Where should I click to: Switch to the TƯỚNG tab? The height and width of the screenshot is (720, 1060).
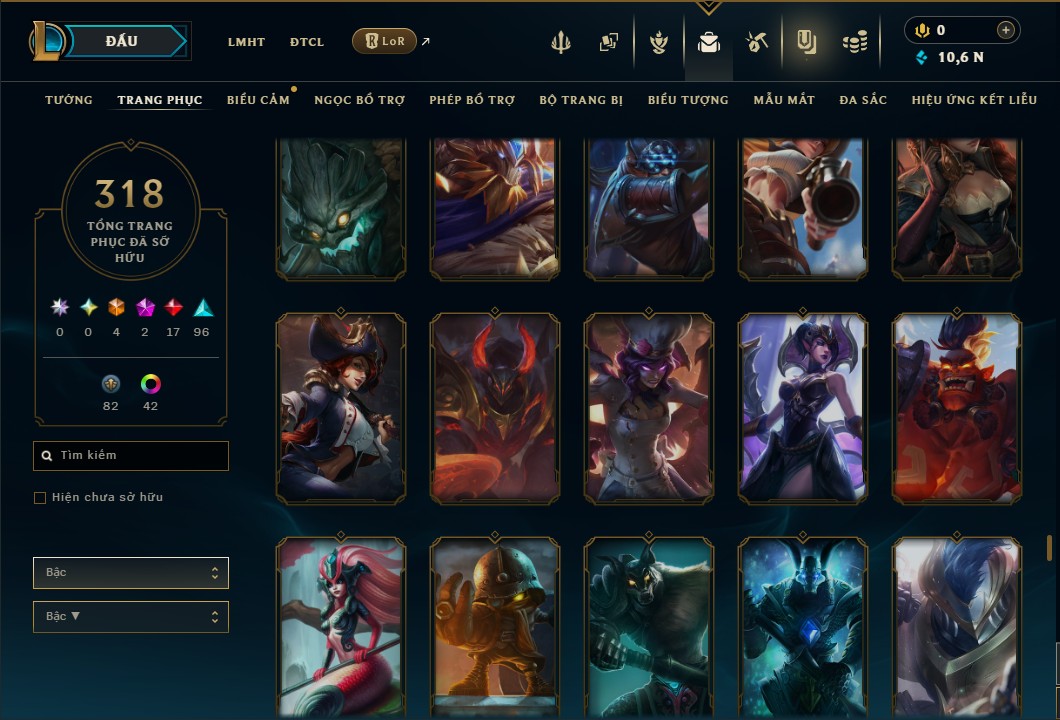[x=69, y=100]
